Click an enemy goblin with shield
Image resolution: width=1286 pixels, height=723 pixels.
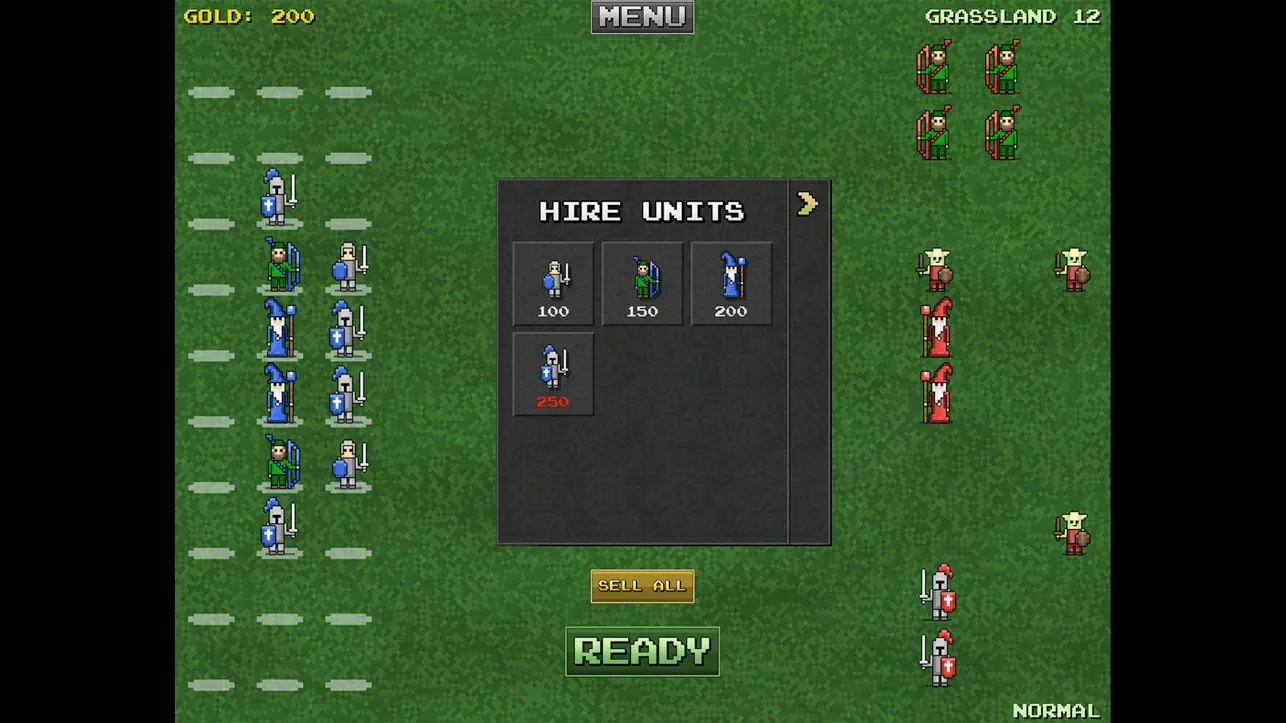[934, 268]
